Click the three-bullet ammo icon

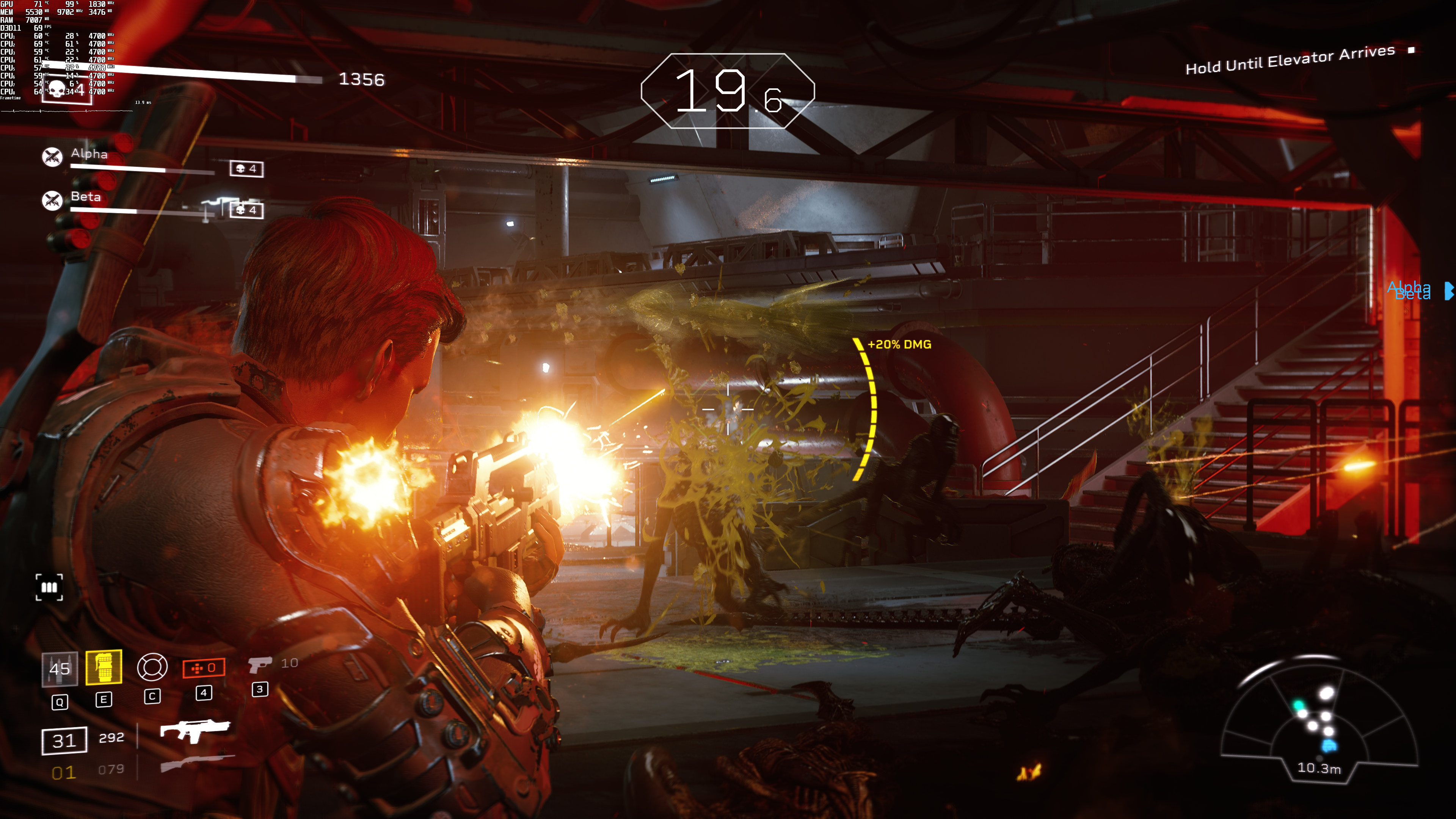pyautogui.click(x=49, y=587)
